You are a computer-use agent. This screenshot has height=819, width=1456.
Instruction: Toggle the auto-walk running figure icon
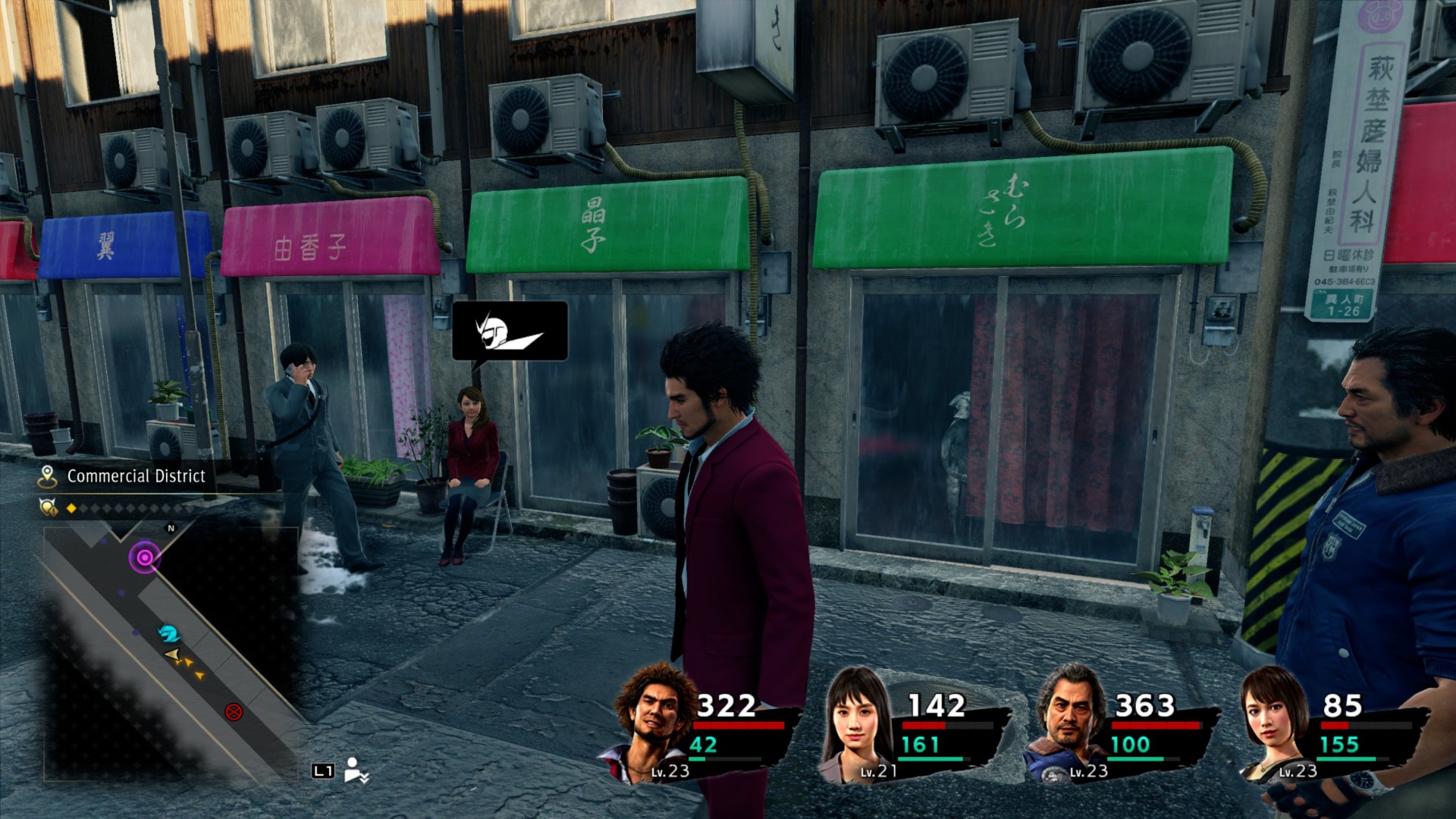click(x=355, y=770)
